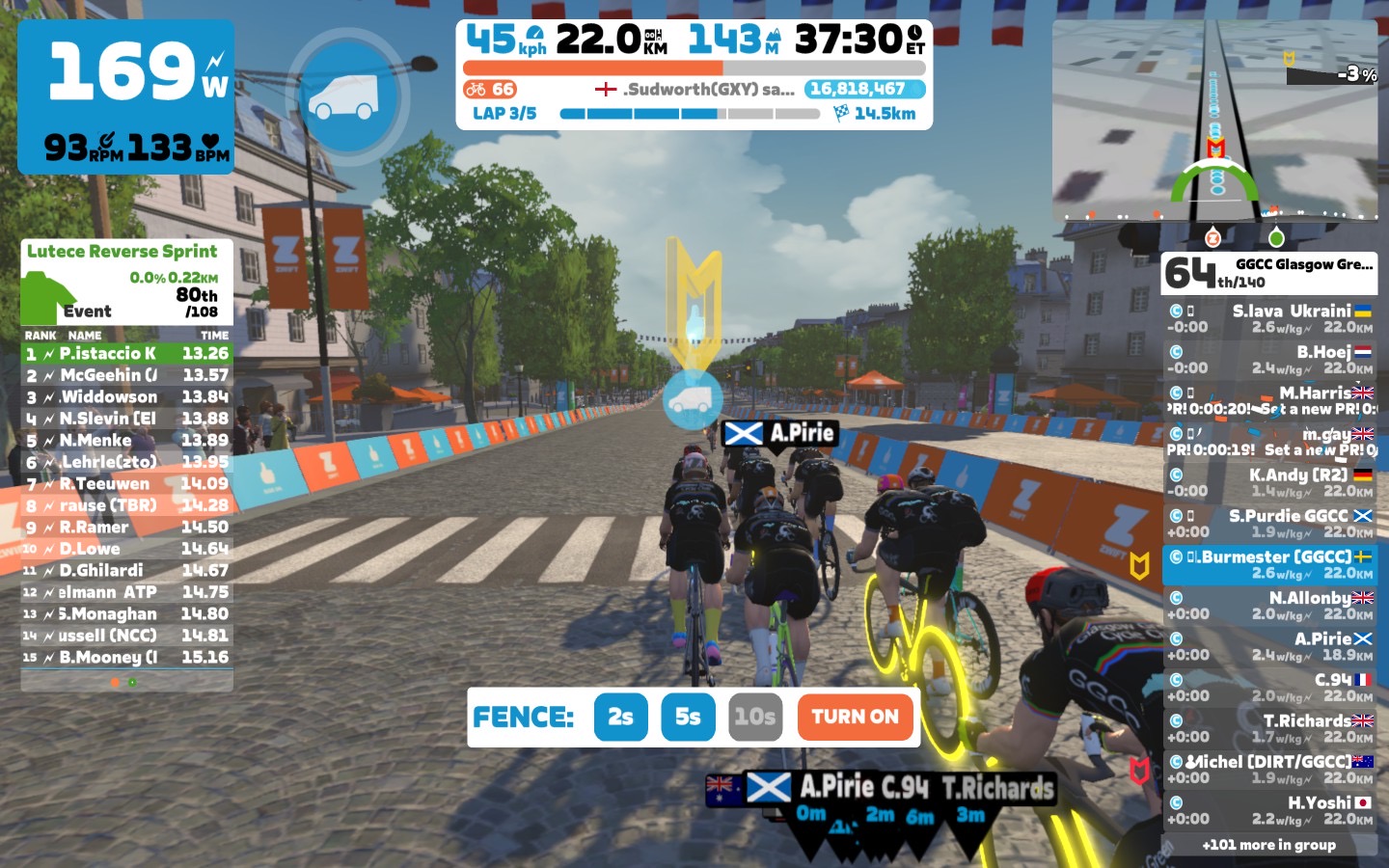The width and height of the screenshot is (1389, 868).
Task: Choose the 5s fence option
Action: [688, 718]
